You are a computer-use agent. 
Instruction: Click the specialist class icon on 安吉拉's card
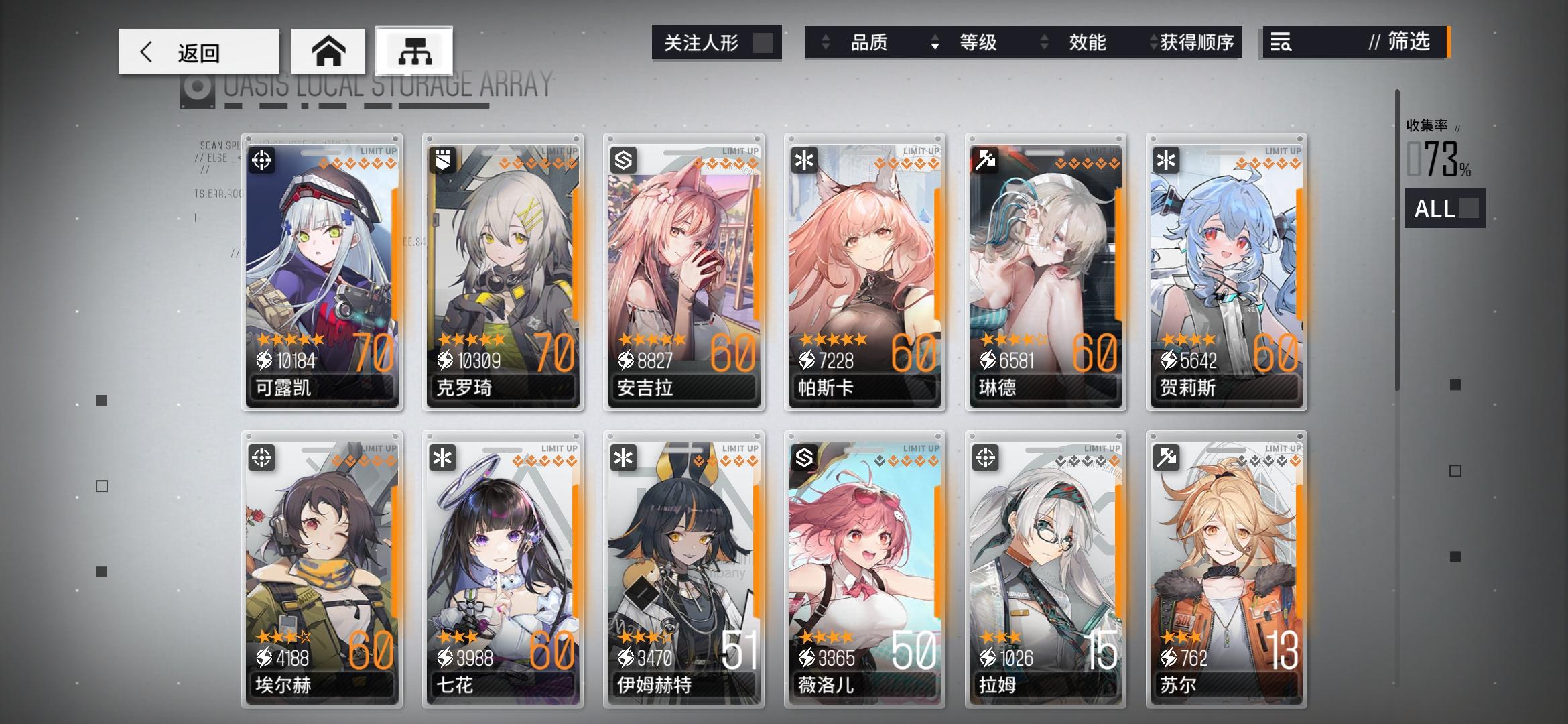[x=625, y=160]
